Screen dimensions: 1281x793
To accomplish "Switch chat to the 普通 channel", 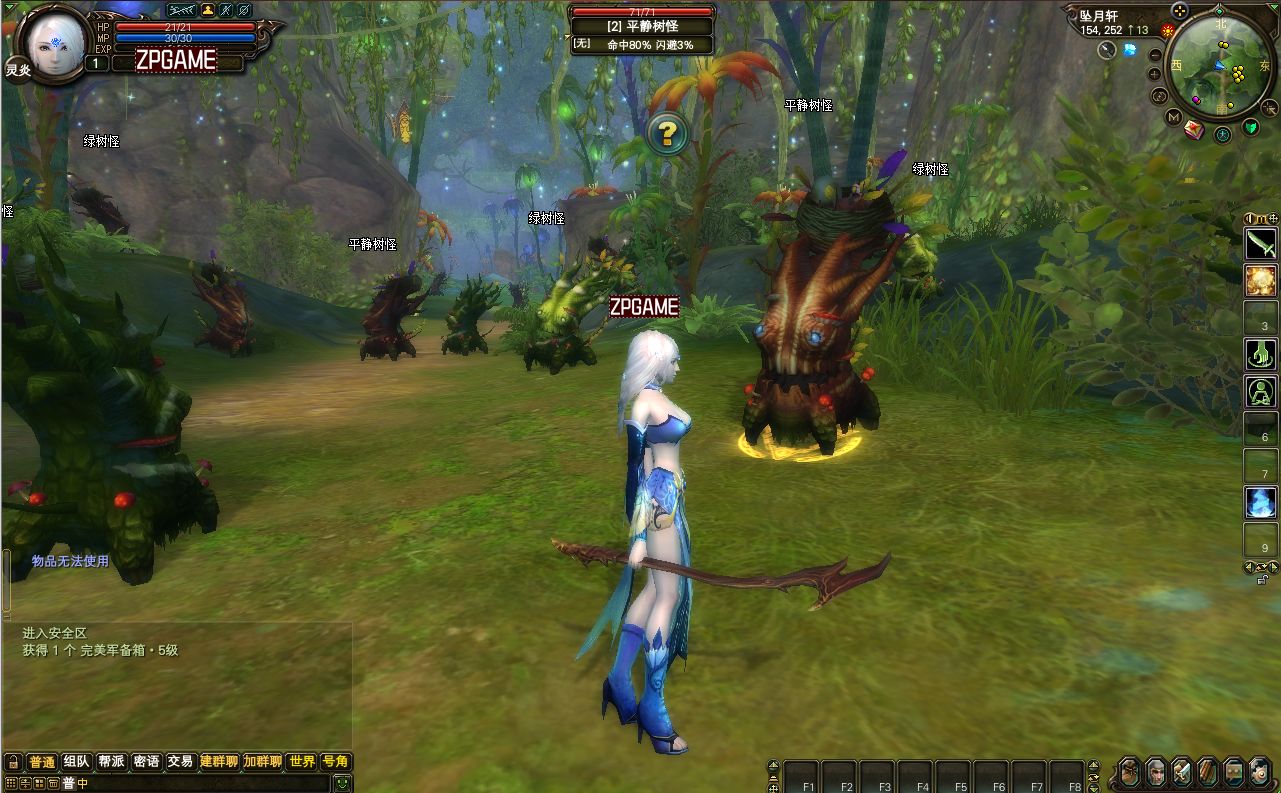I will tap(42, 762).
